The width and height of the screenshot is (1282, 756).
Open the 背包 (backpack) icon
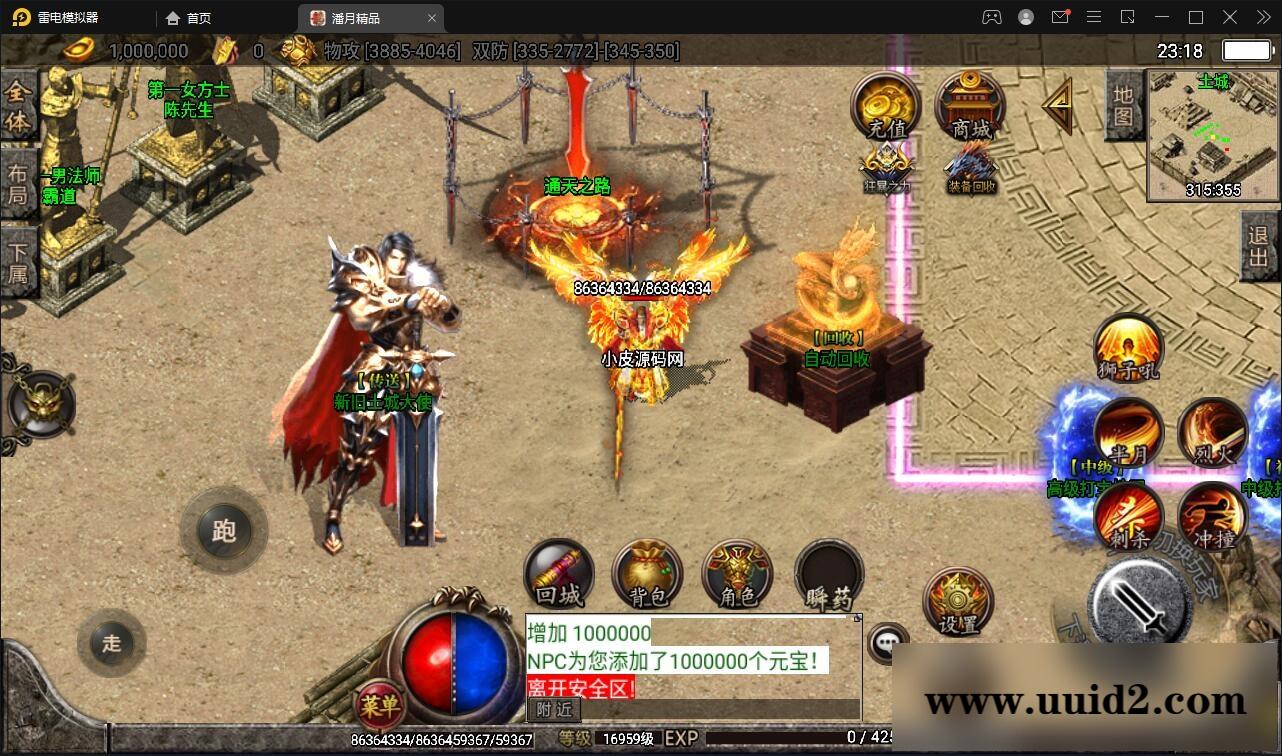647,573
